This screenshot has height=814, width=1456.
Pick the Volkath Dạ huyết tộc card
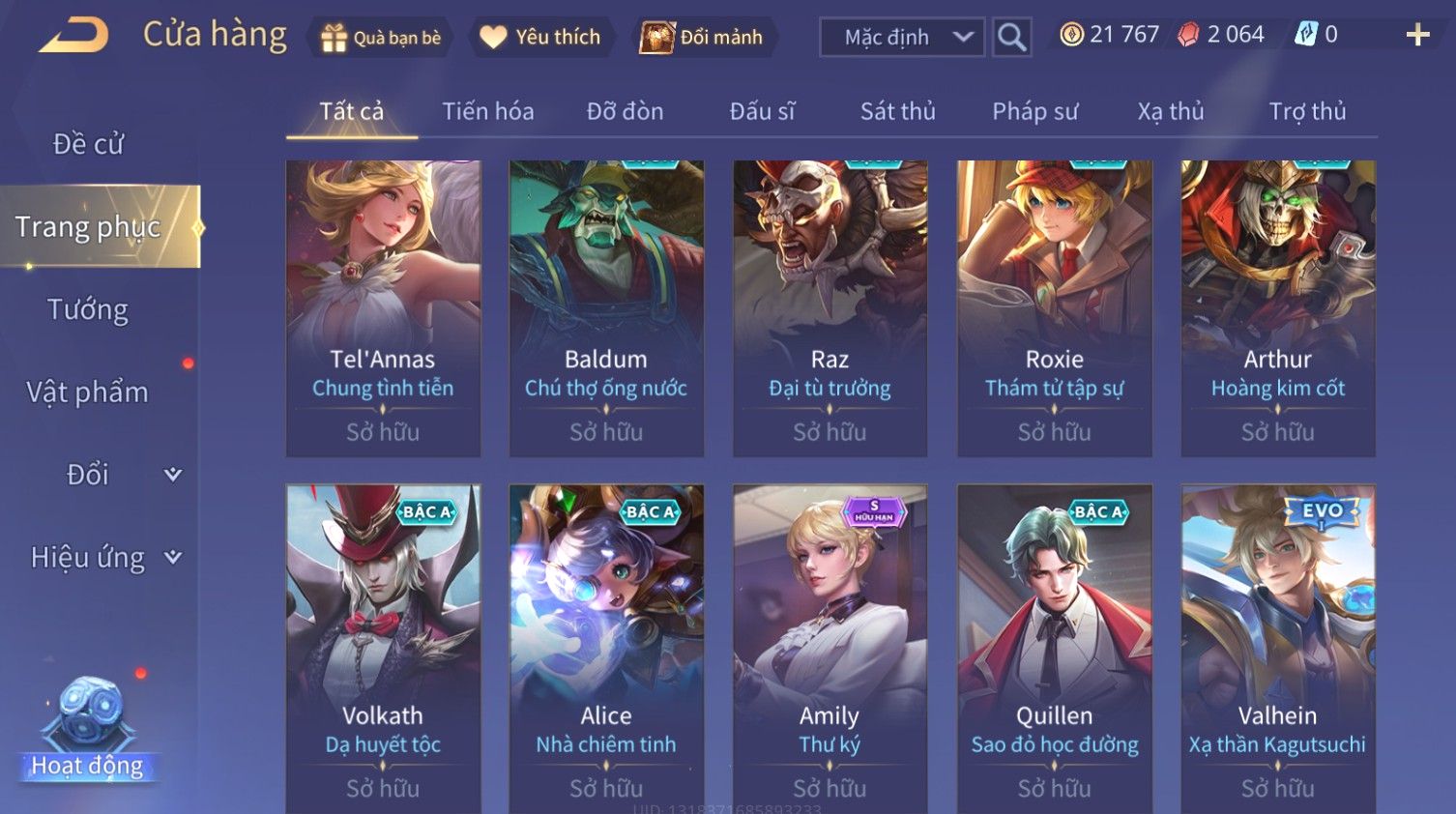point(383,648)
